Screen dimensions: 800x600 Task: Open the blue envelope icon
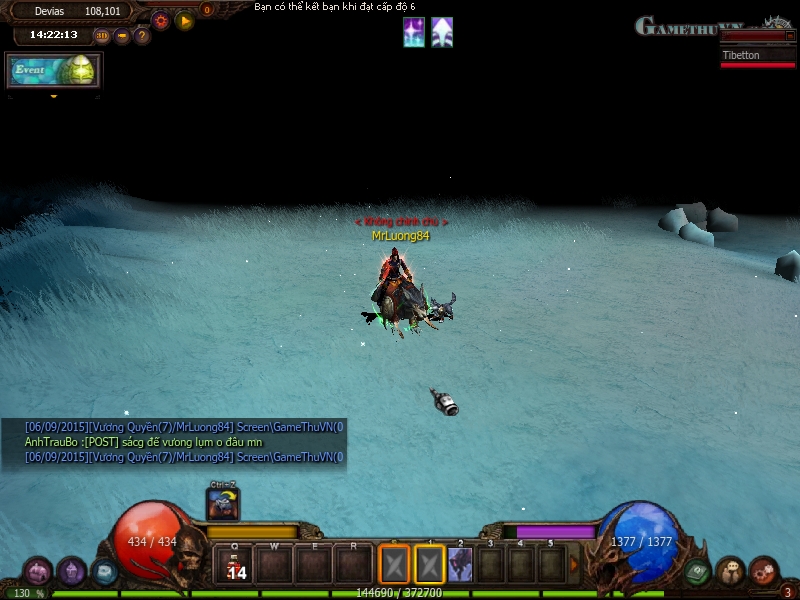tap(104, 572)
